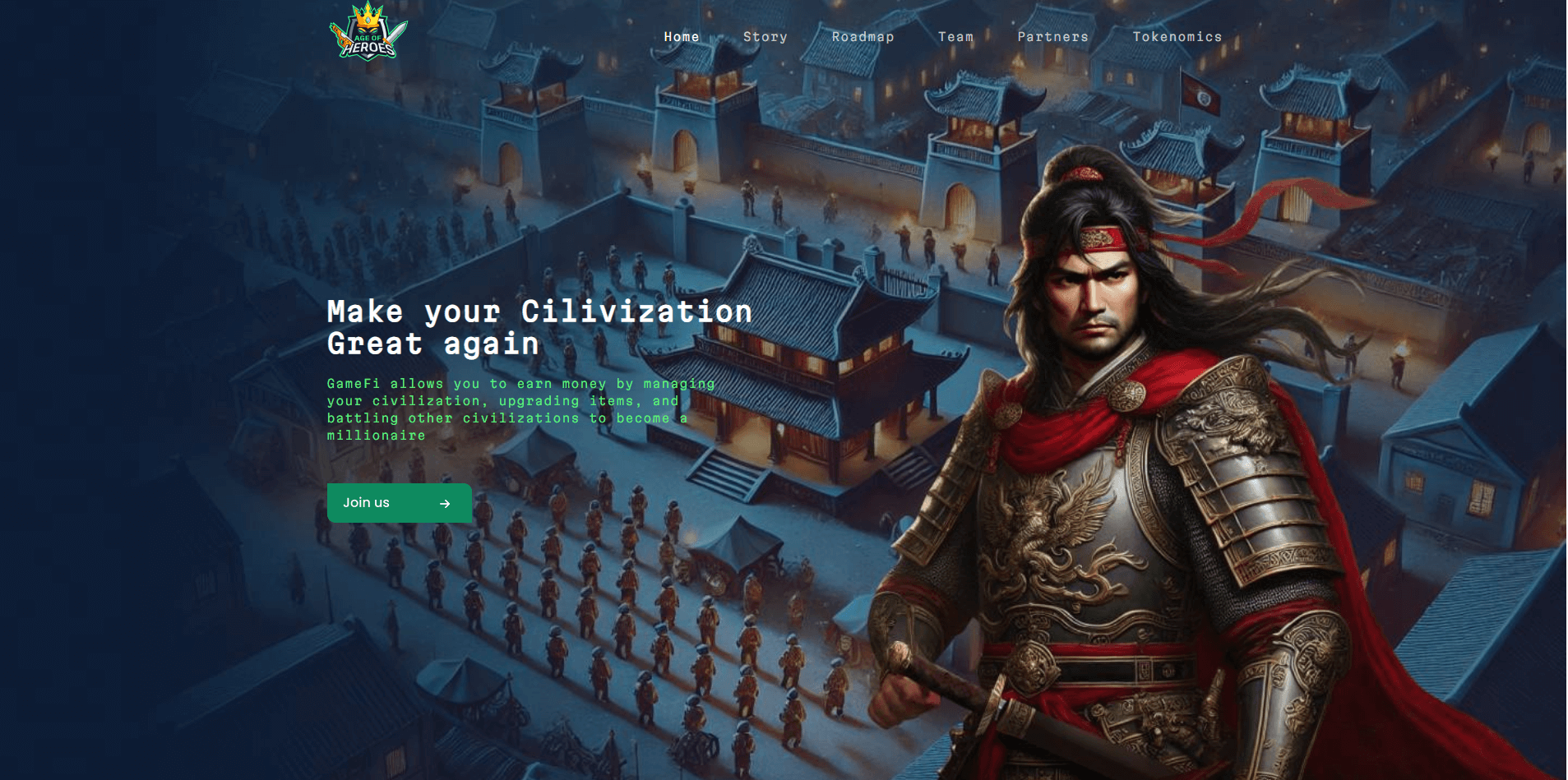Click the Age of Heroes logo
Viewport: 1568px width, 780px height.
pyautogui.click(x=368, y=33)
